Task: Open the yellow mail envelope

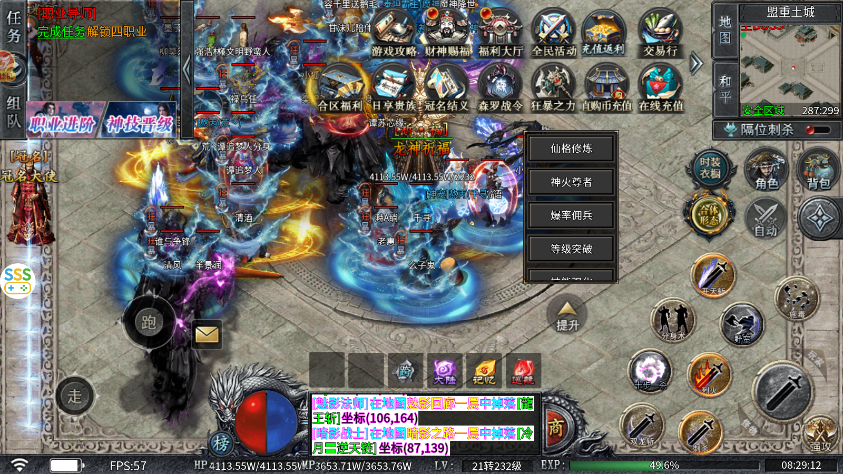Action: [x=207, y=334]
